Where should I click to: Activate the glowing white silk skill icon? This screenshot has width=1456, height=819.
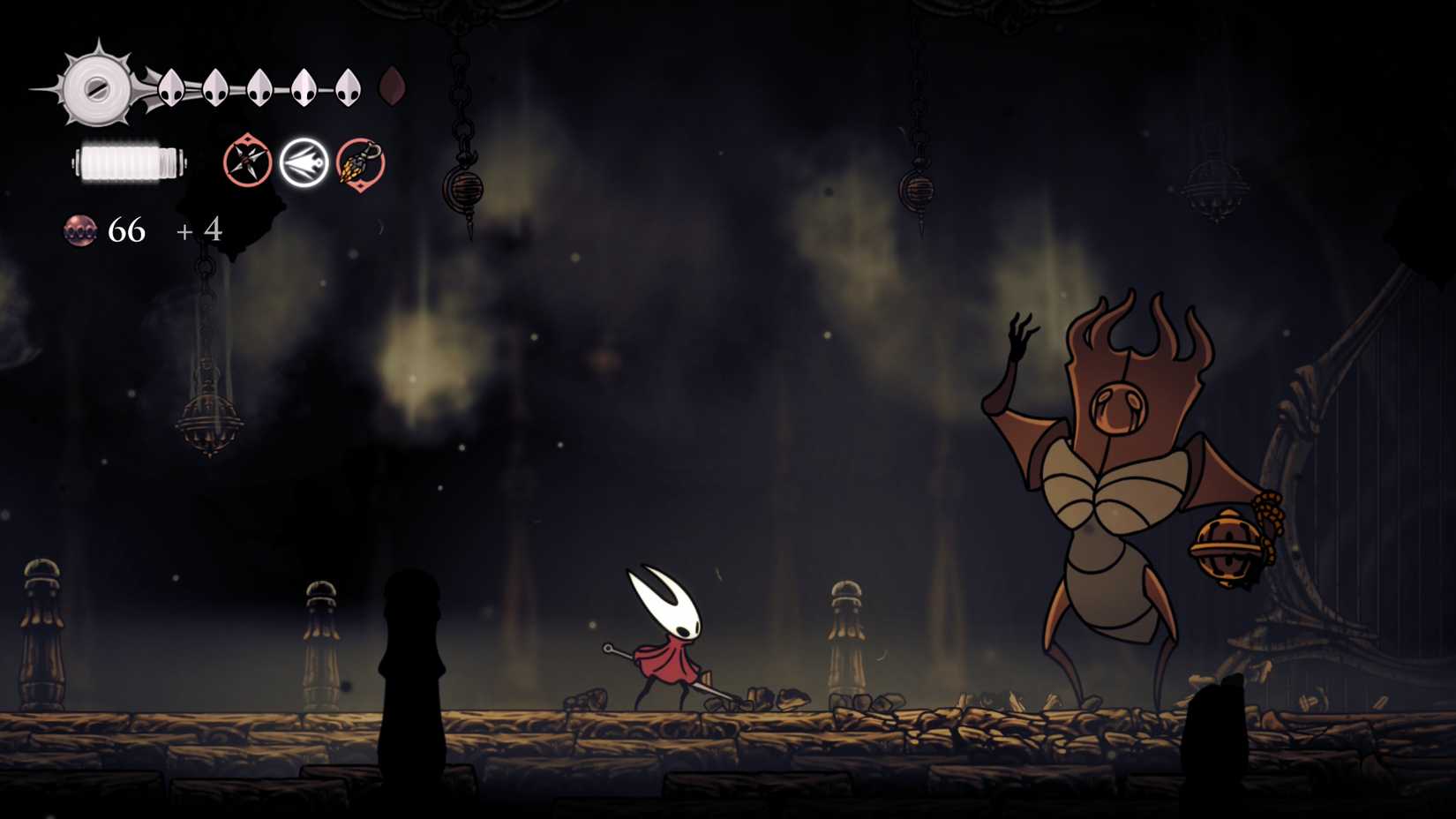(x=304, y=162)
